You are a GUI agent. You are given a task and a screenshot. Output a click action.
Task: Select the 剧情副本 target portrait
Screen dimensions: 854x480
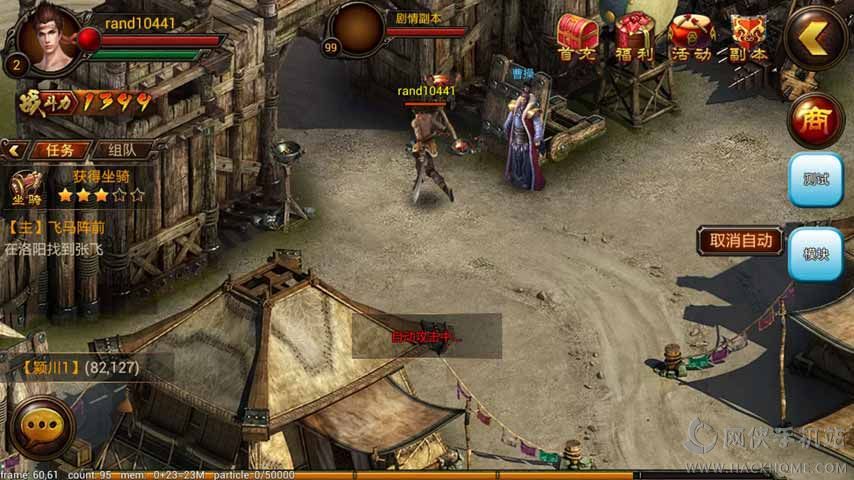click(x=357, y=30)
